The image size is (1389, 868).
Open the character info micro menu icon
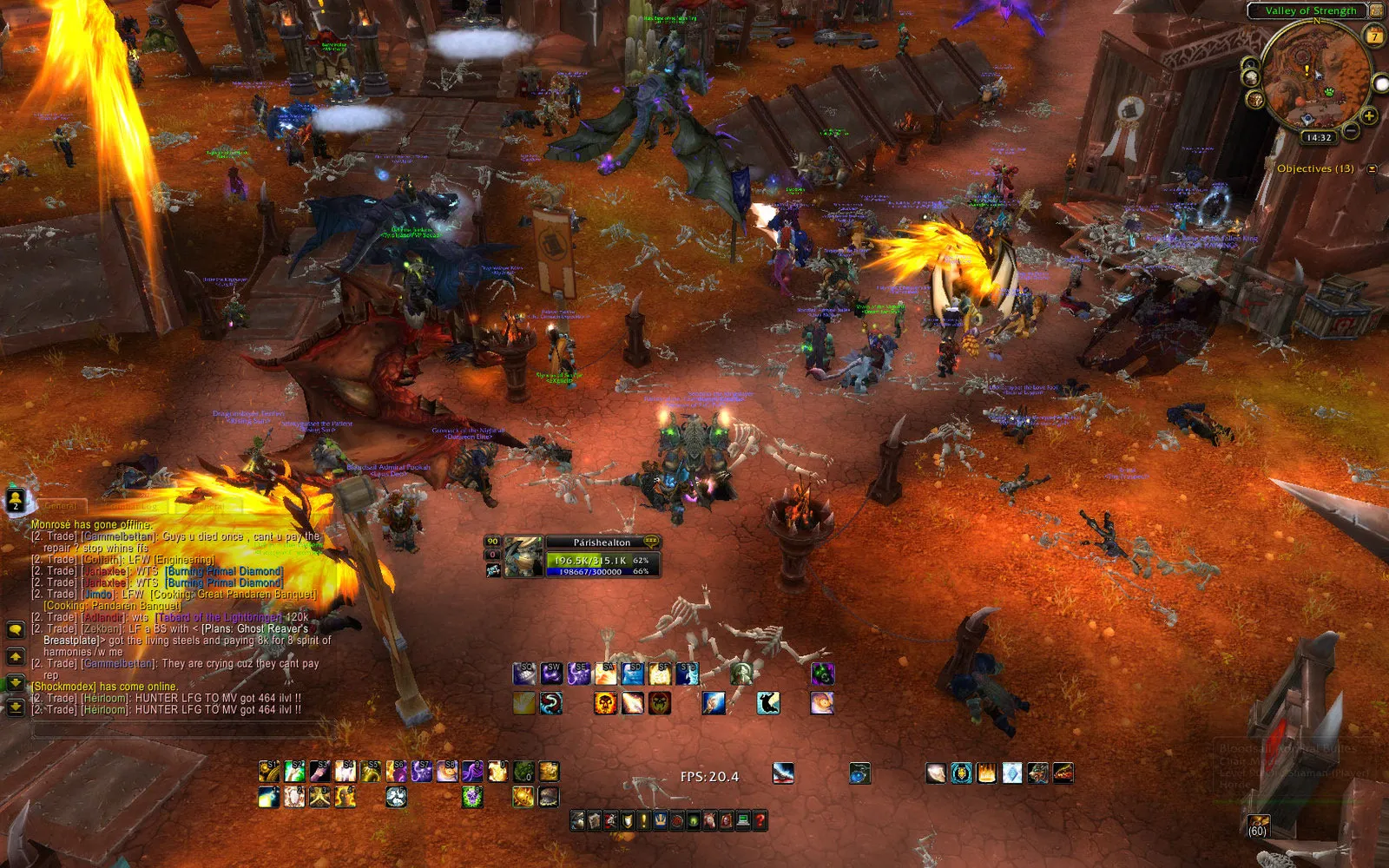(x=577, y=820)
